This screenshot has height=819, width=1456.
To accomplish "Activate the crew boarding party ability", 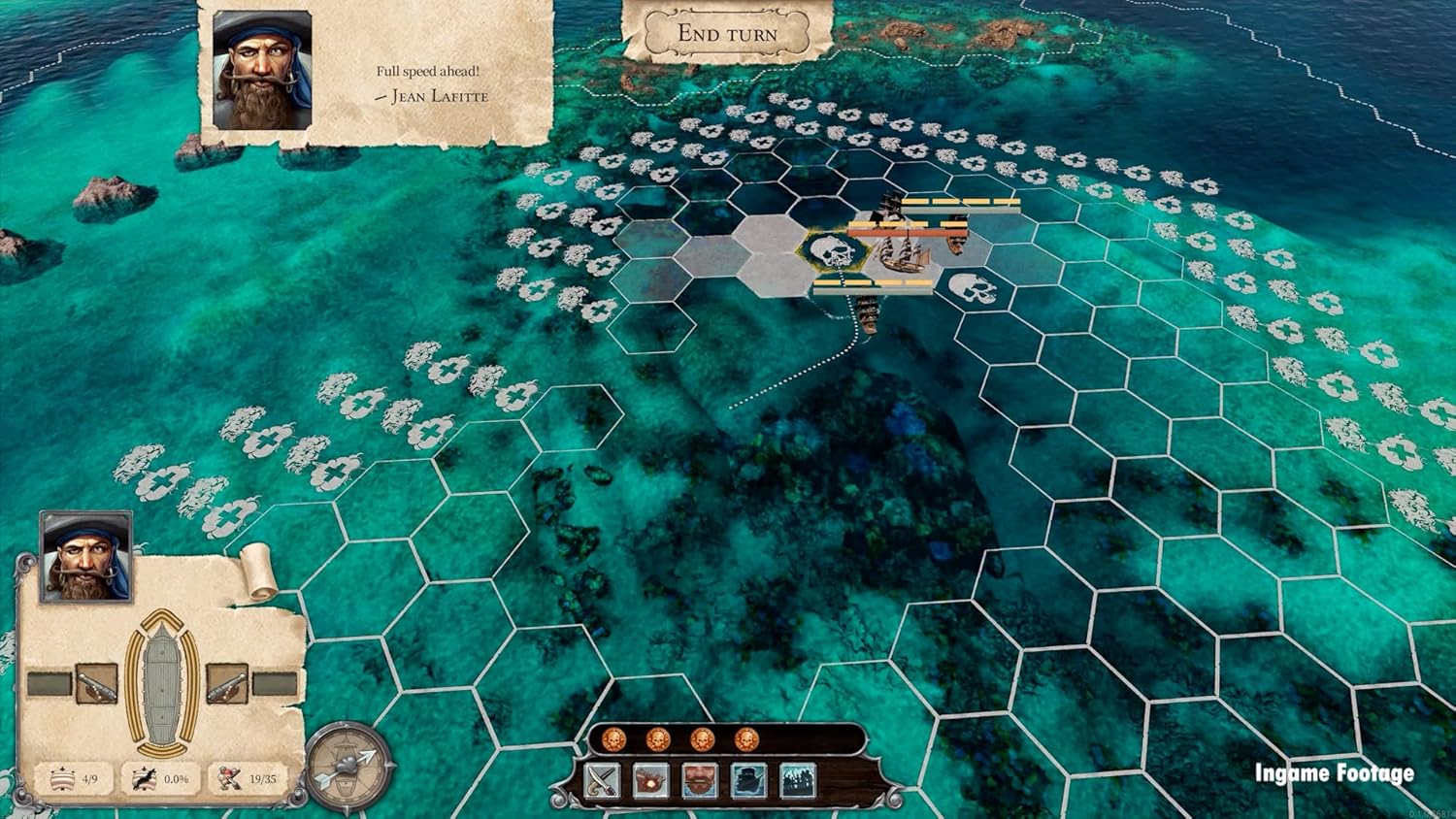I will click(x=797, y=780).
